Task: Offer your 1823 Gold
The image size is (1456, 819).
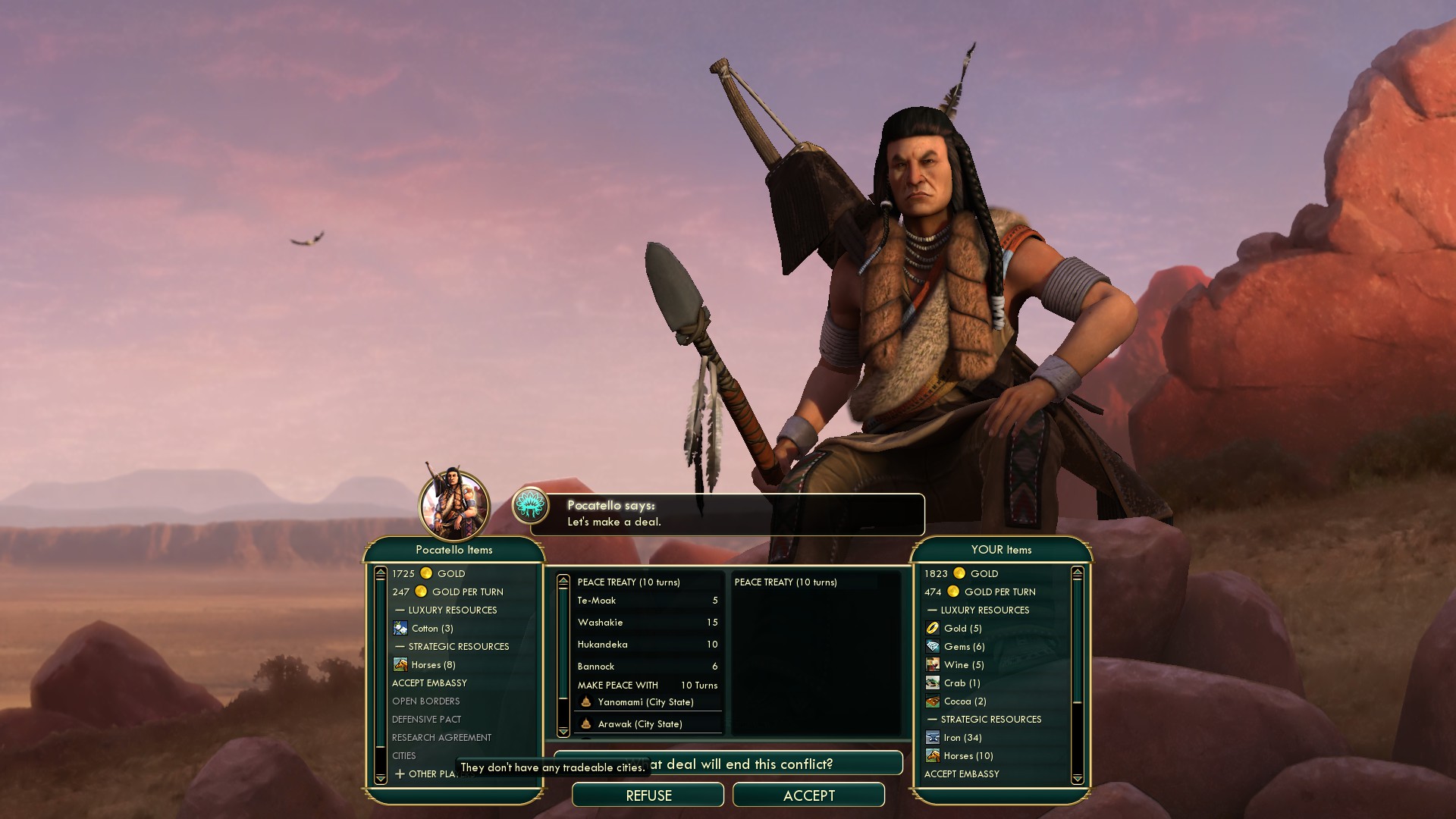Action: point(961,573)
